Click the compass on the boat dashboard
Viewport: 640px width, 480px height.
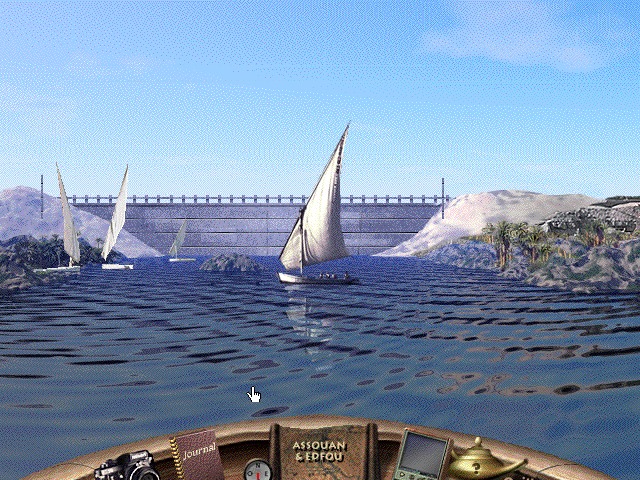coord(257,469)
